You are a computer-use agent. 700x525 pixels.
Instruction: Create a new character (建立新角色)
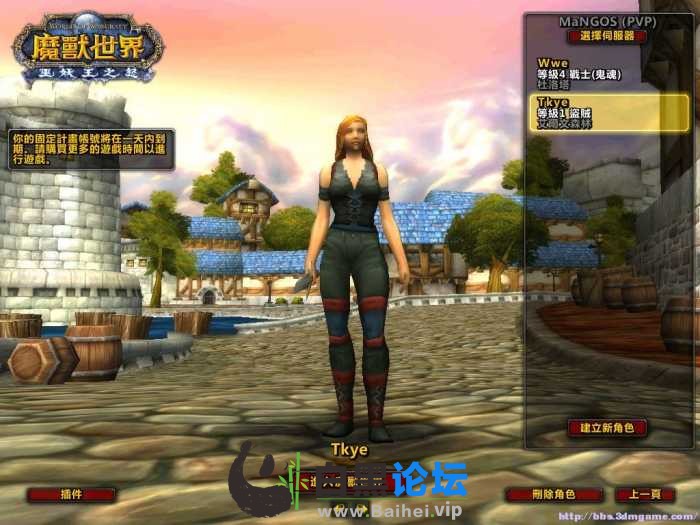tap(607, 428)
